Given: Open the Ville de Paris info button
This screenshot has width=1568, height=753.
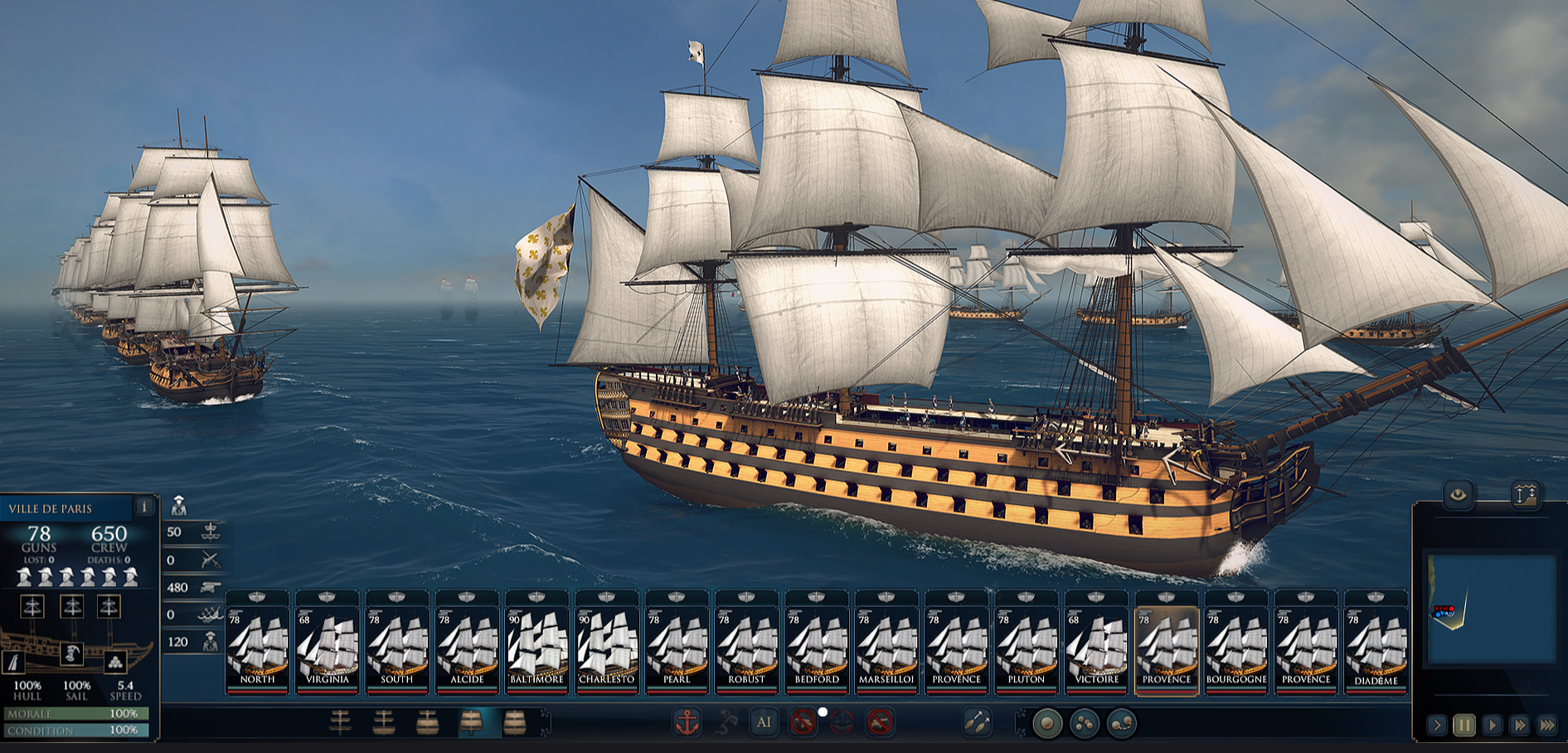Looking at the screenshot, I should click(x=144, y=506).
